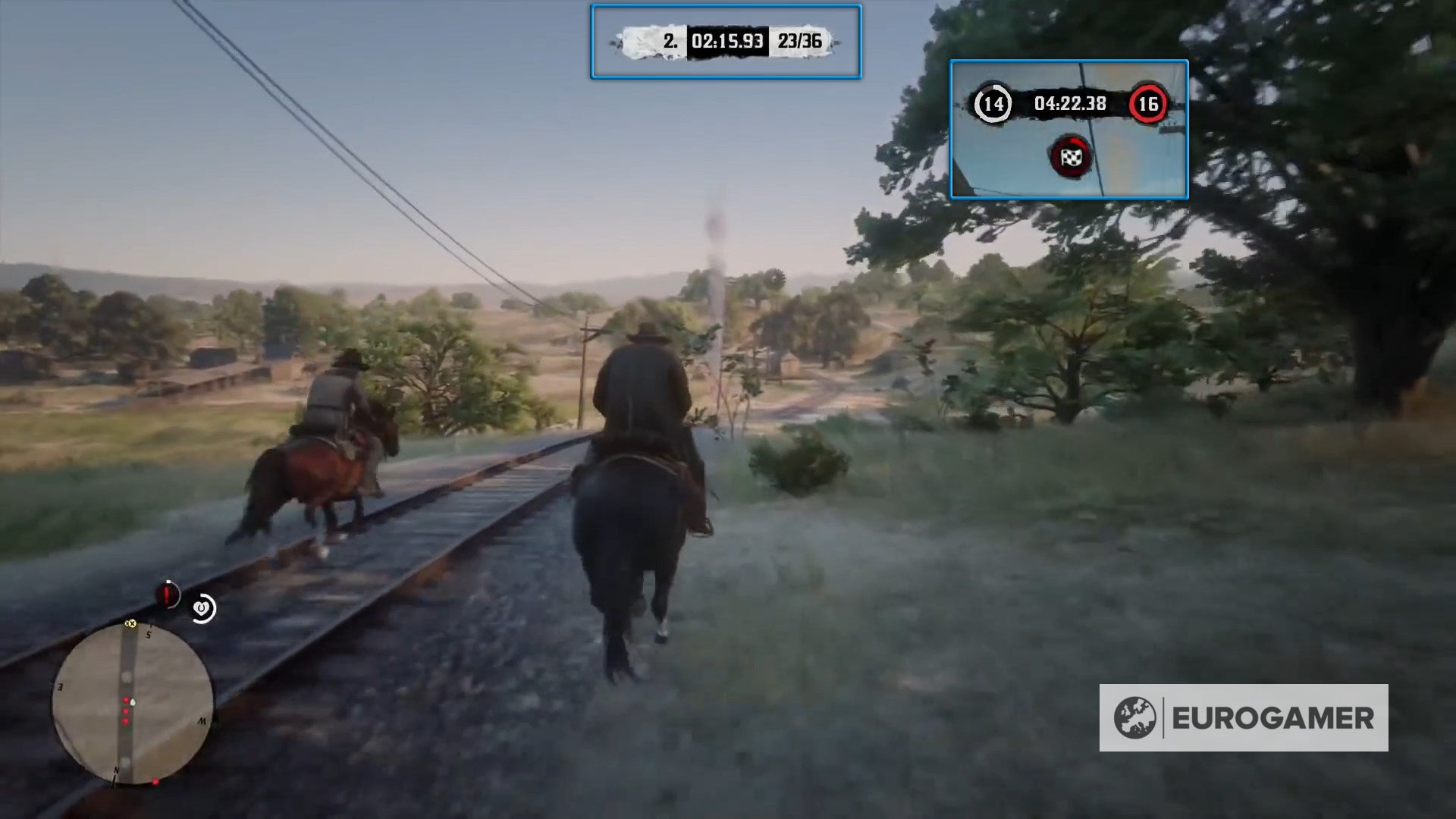Screen dimensions: 1456x819
Task: Click the yellow X waypoint marker on minimap
Action: 130,623
